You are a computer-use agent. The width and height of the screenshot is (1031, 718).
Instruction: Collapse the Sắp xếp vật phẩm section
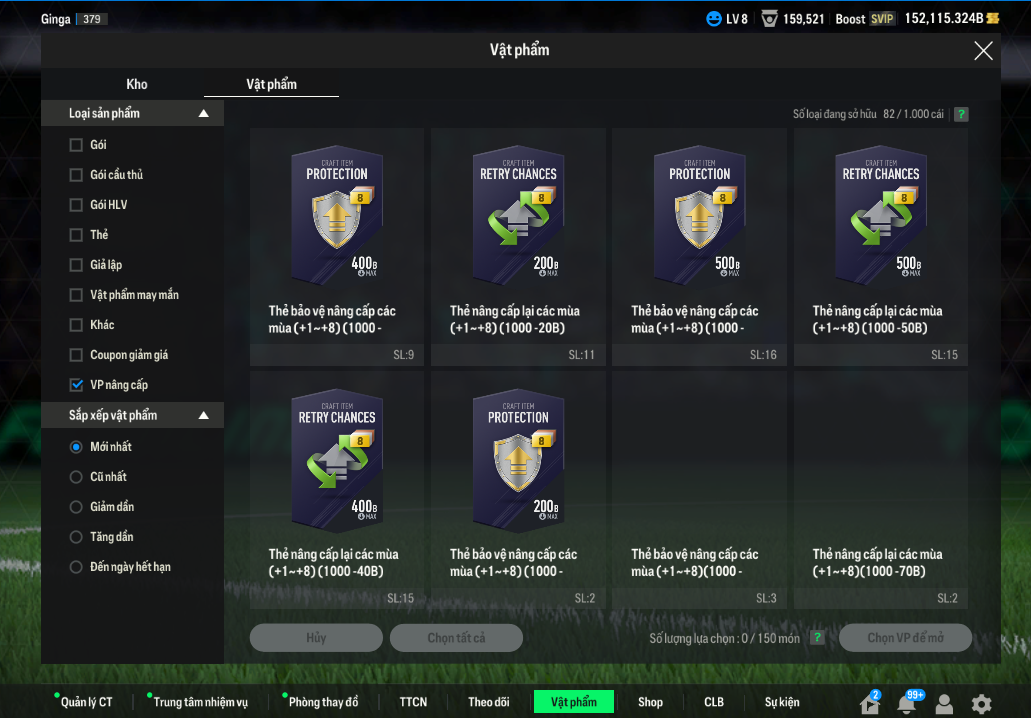click(x=204, y=416)
